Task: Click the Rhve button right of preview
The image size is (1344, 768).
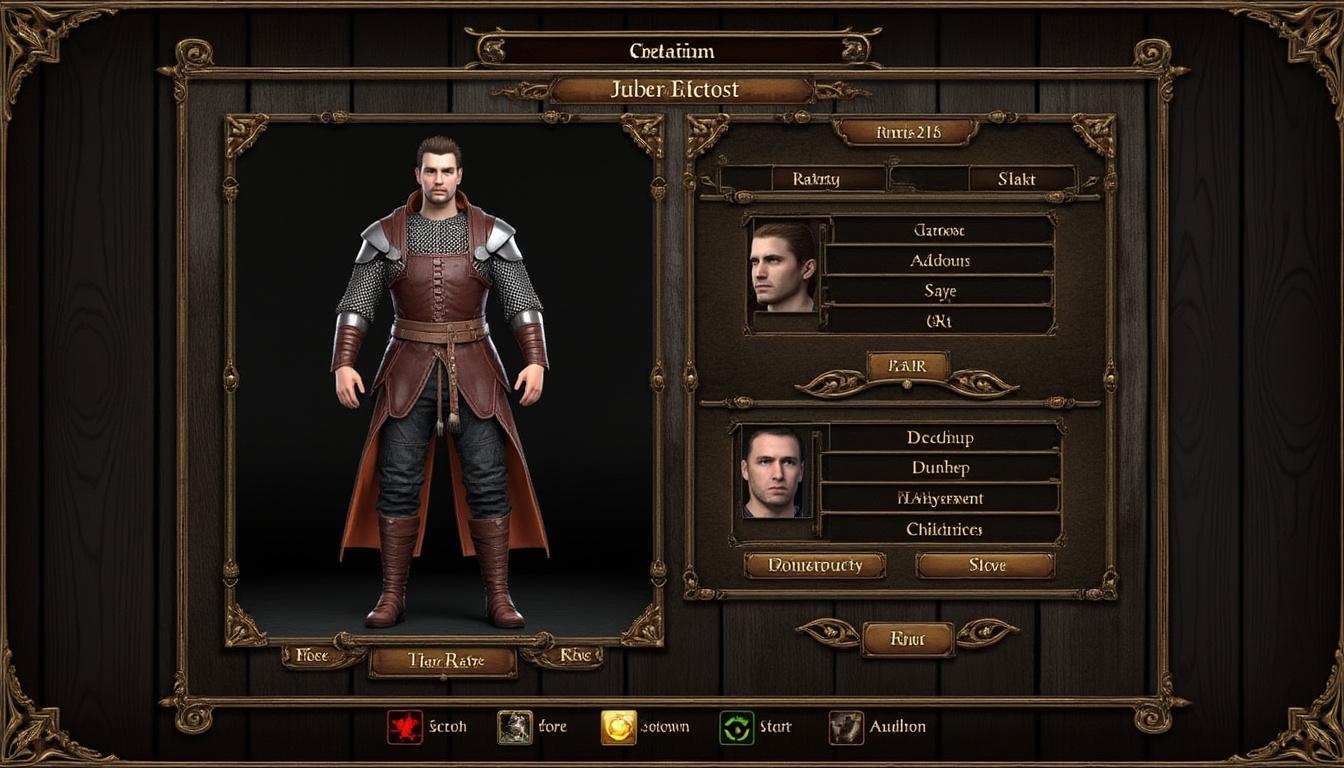Action: (575, 656)
